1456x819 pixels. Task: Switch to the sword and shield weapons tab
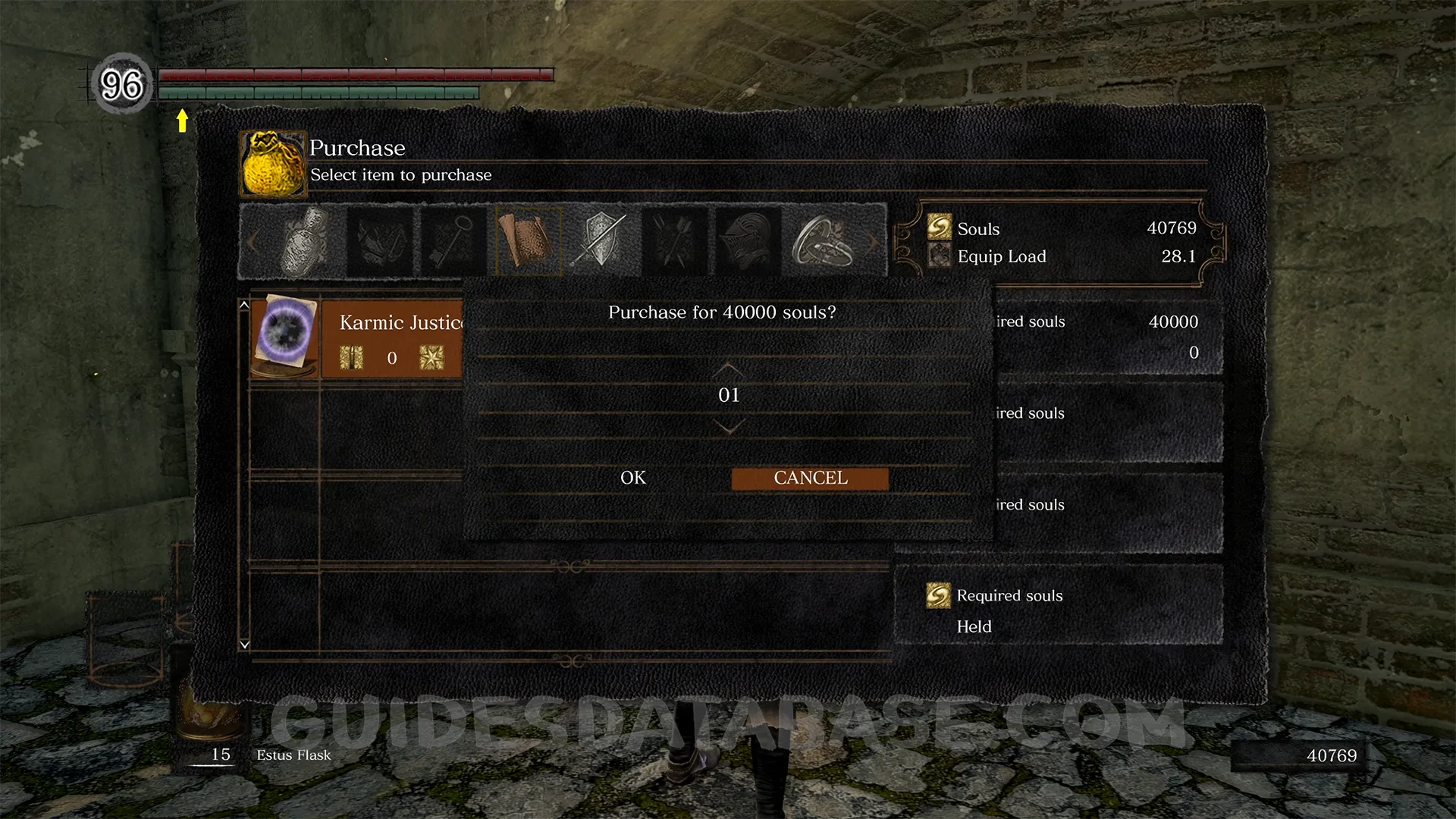[x=601, y=241]
